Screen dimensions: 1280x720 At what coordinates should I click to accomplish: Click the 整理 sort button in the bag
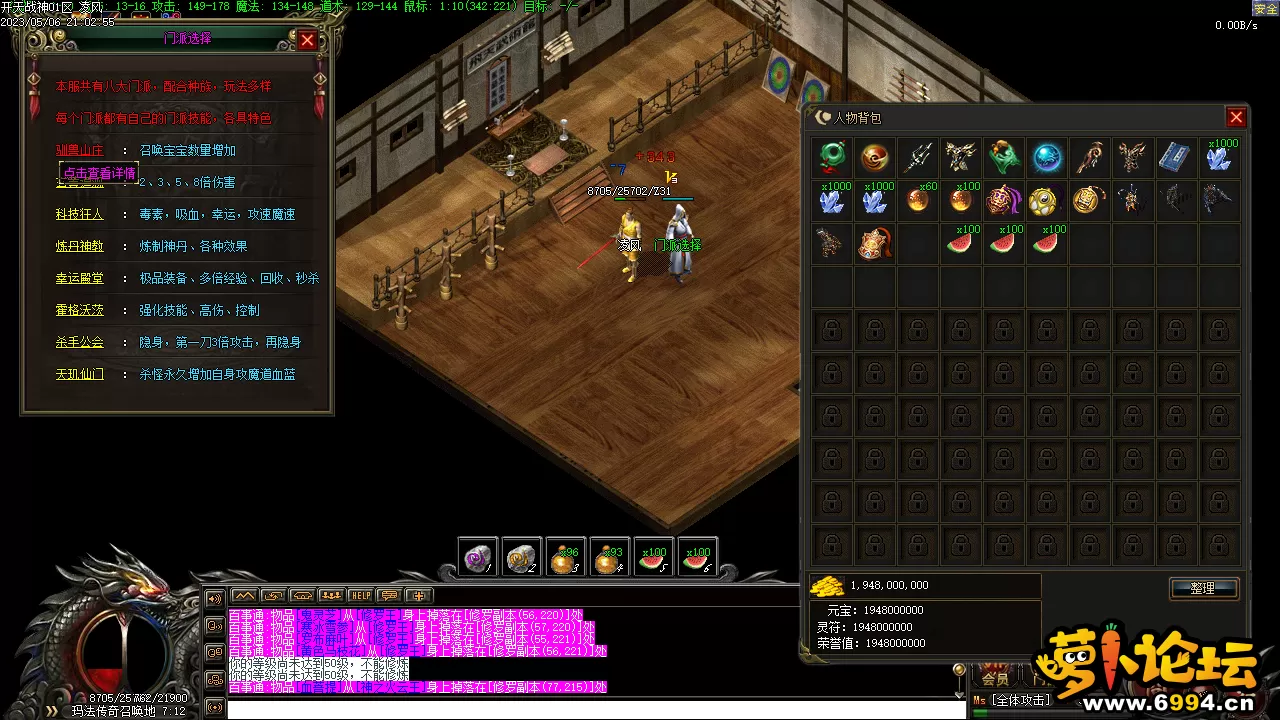tap(1203, 588)
